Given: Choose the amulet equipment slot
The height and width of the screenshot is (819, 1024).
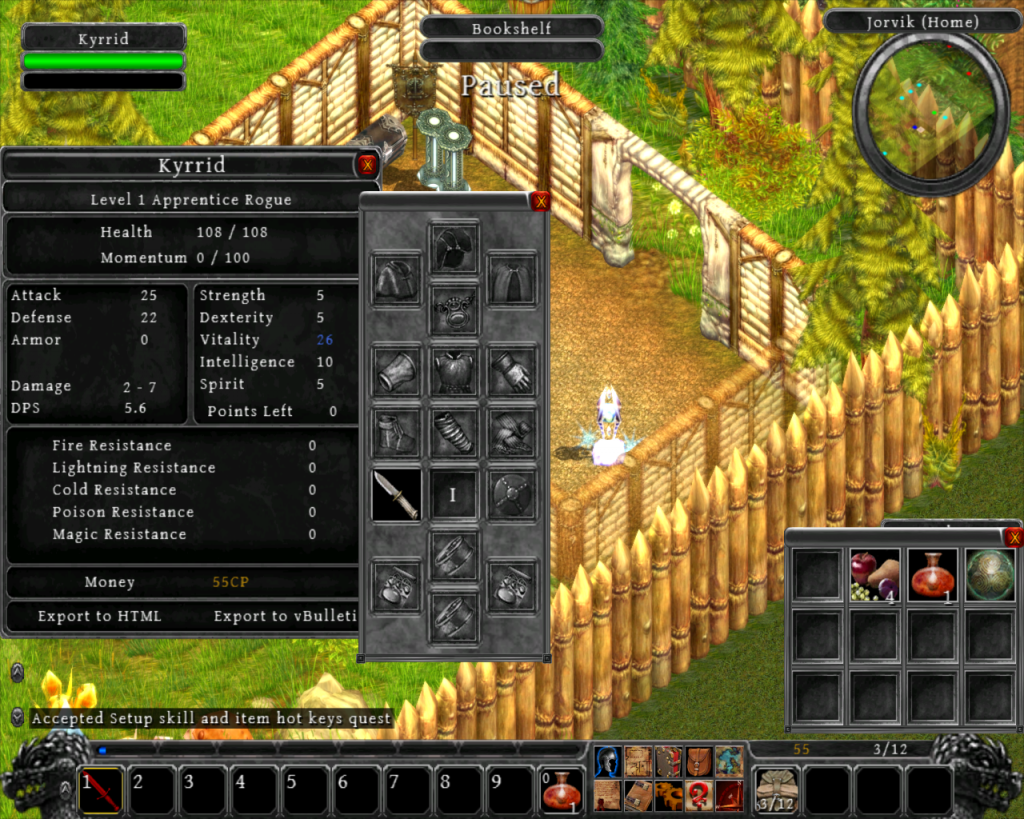Looking at the screenshot, I should (454, 311).
